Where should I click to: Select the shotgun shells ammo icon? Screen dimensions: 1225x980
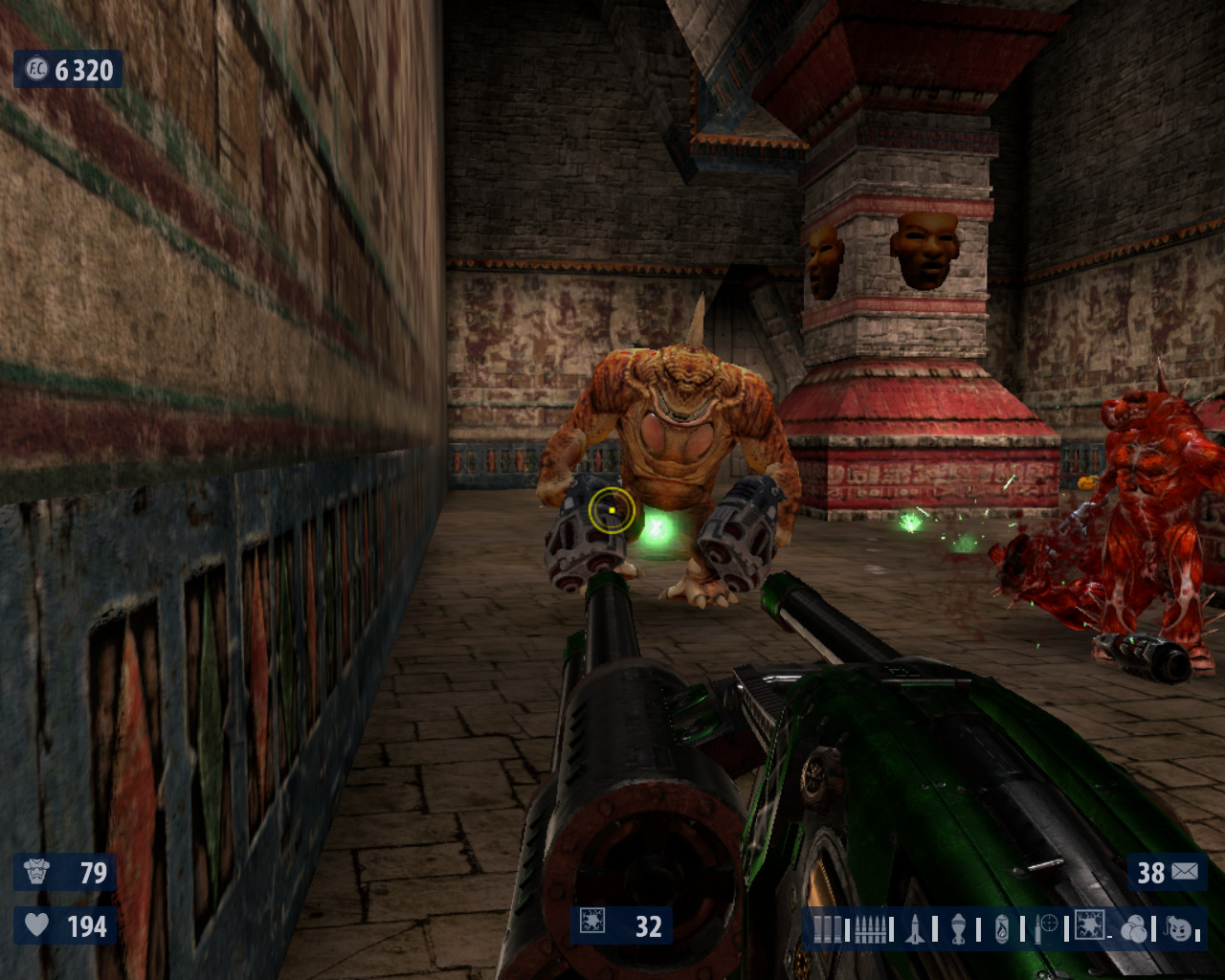tap(826, 929)
